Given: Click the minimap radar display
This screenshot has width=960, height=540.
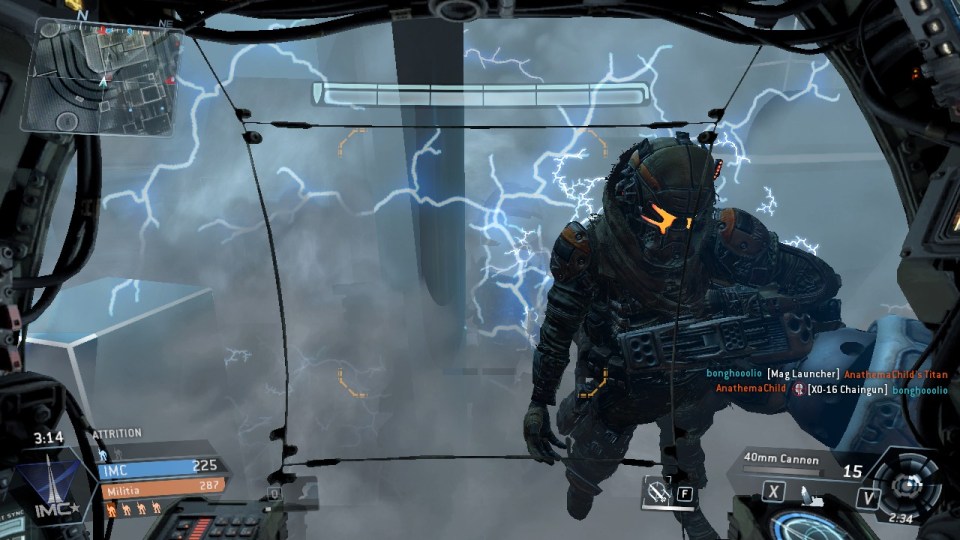Looking at the screenshot, I should pos(103,79).
